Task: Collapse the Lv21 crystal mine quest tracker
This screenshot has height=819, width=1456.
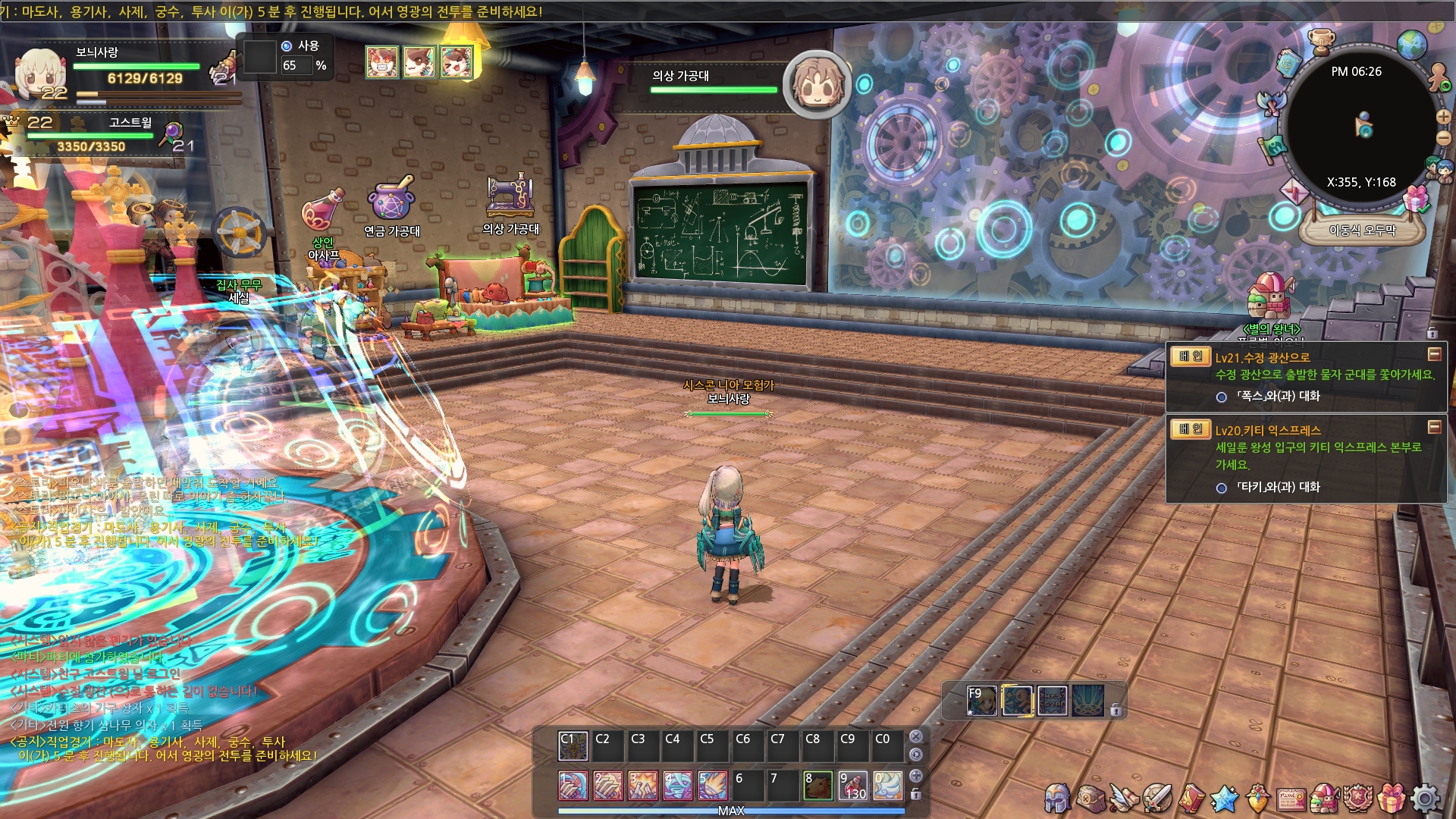Action: 1434,354
